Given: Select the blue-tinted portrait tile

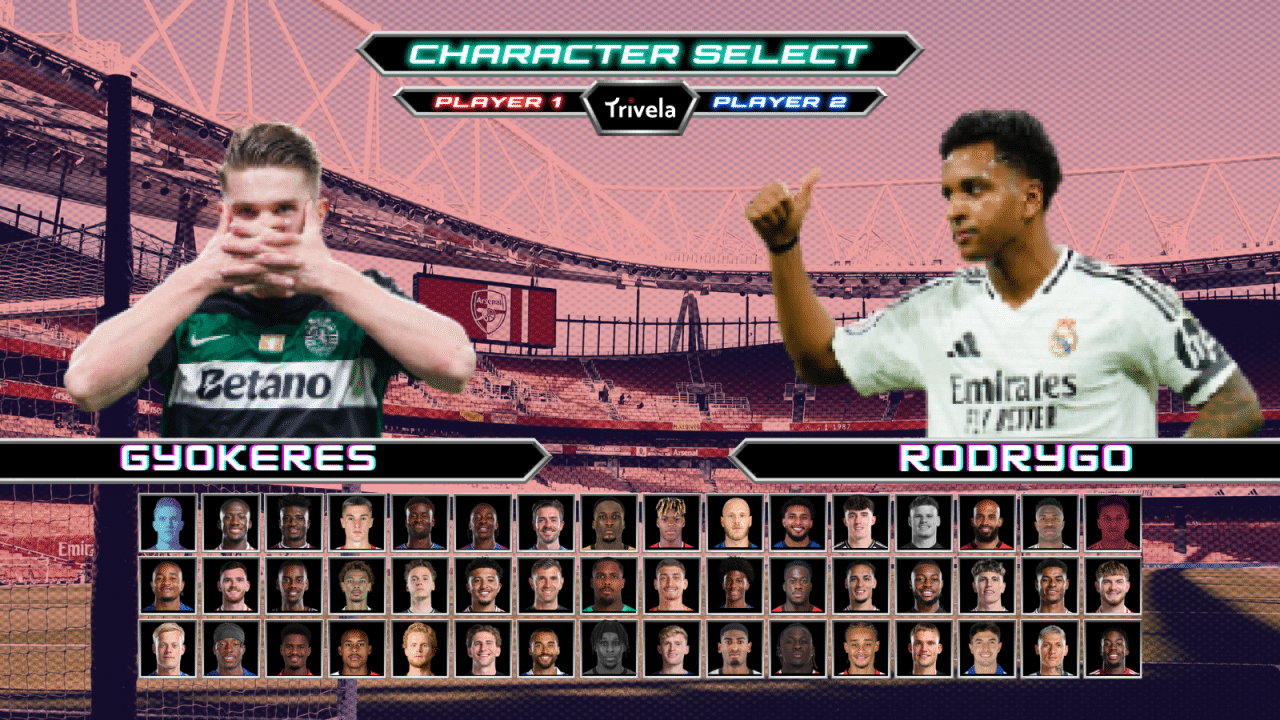Looking at the screenshot, I should click(x=168, y=522).
